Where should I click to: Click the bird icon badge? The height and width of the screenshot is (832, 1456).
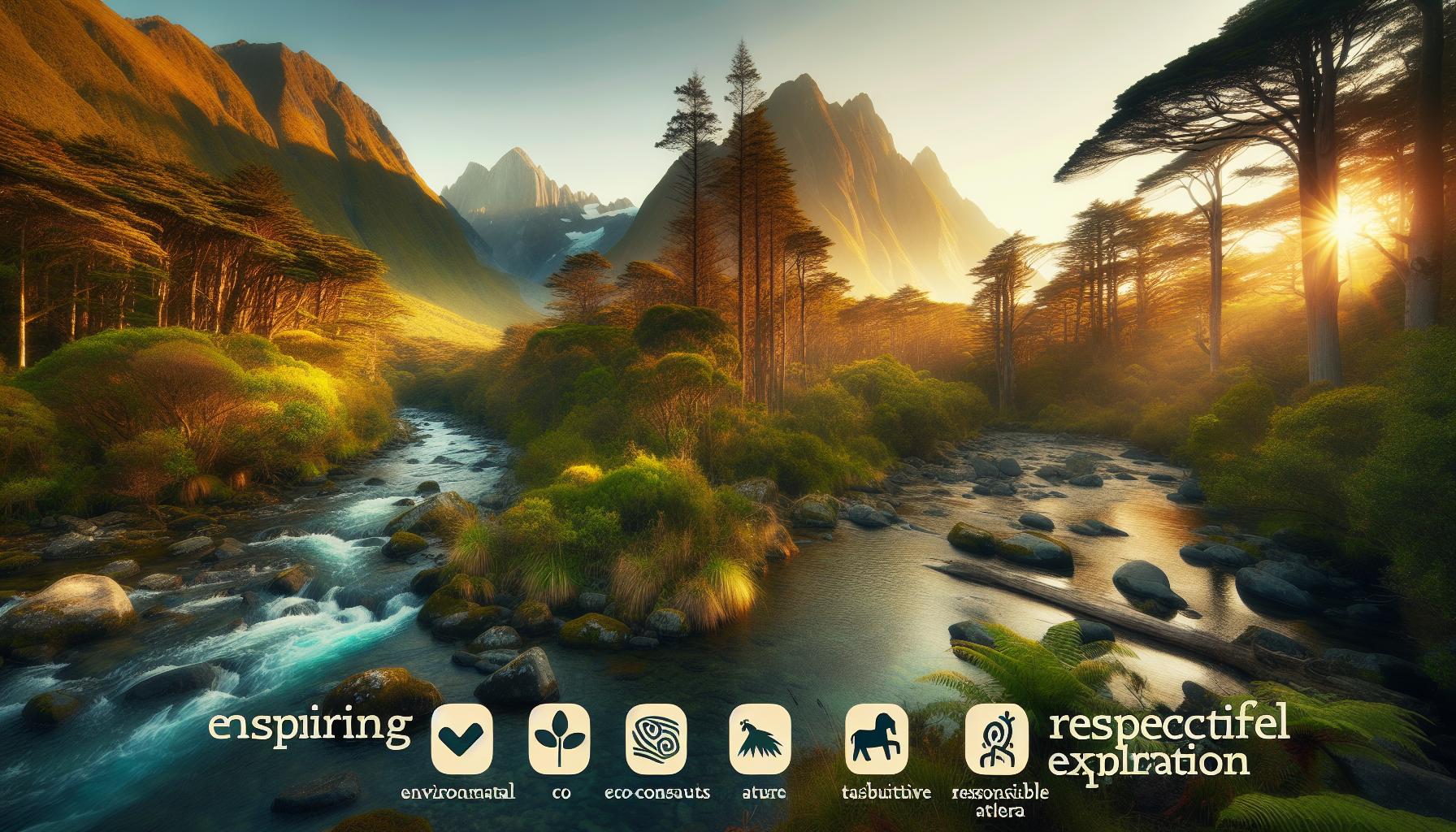pyautogui.click(x=760, y=738)
